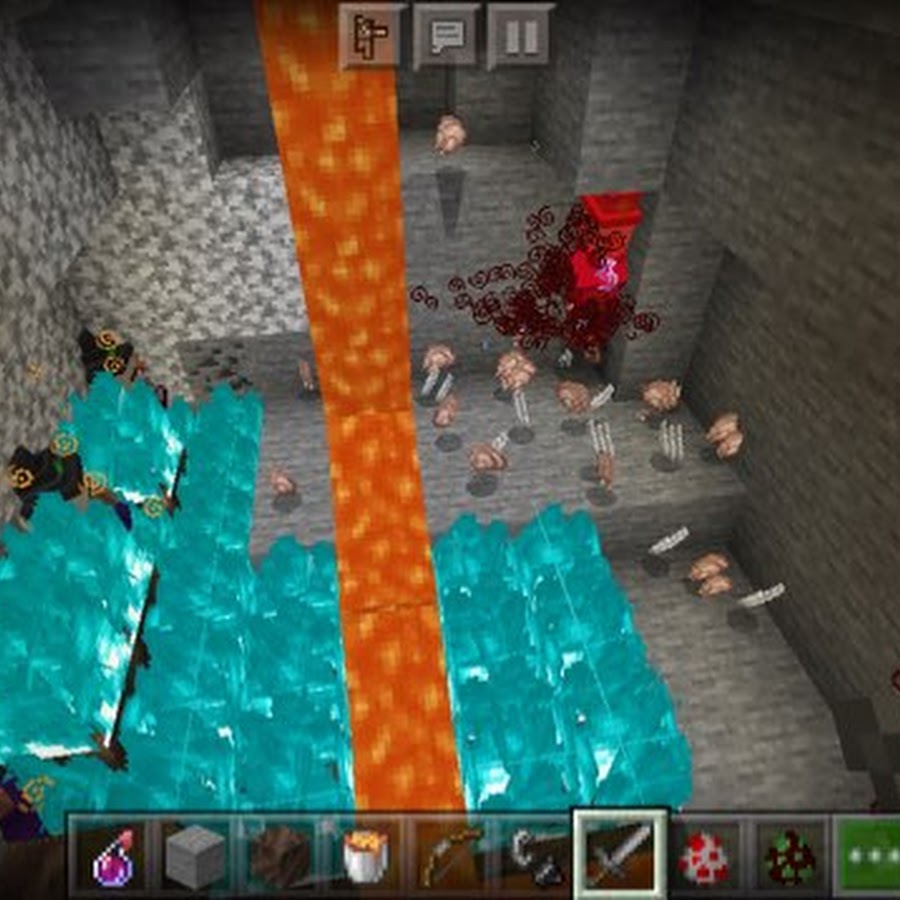Pause the game
Screen dimensions: 900x900
pyautogui.click(x=520, y=36)
